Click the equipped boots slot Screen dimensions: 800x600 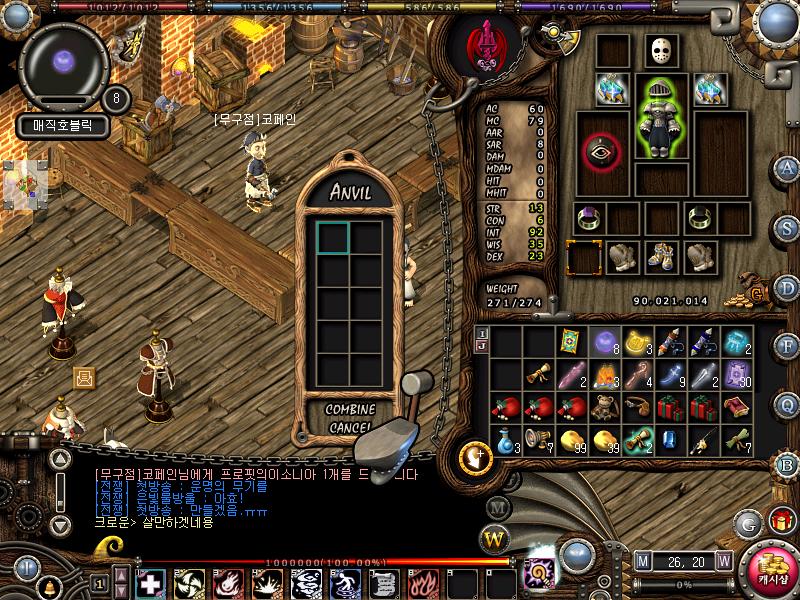[660, 257]
